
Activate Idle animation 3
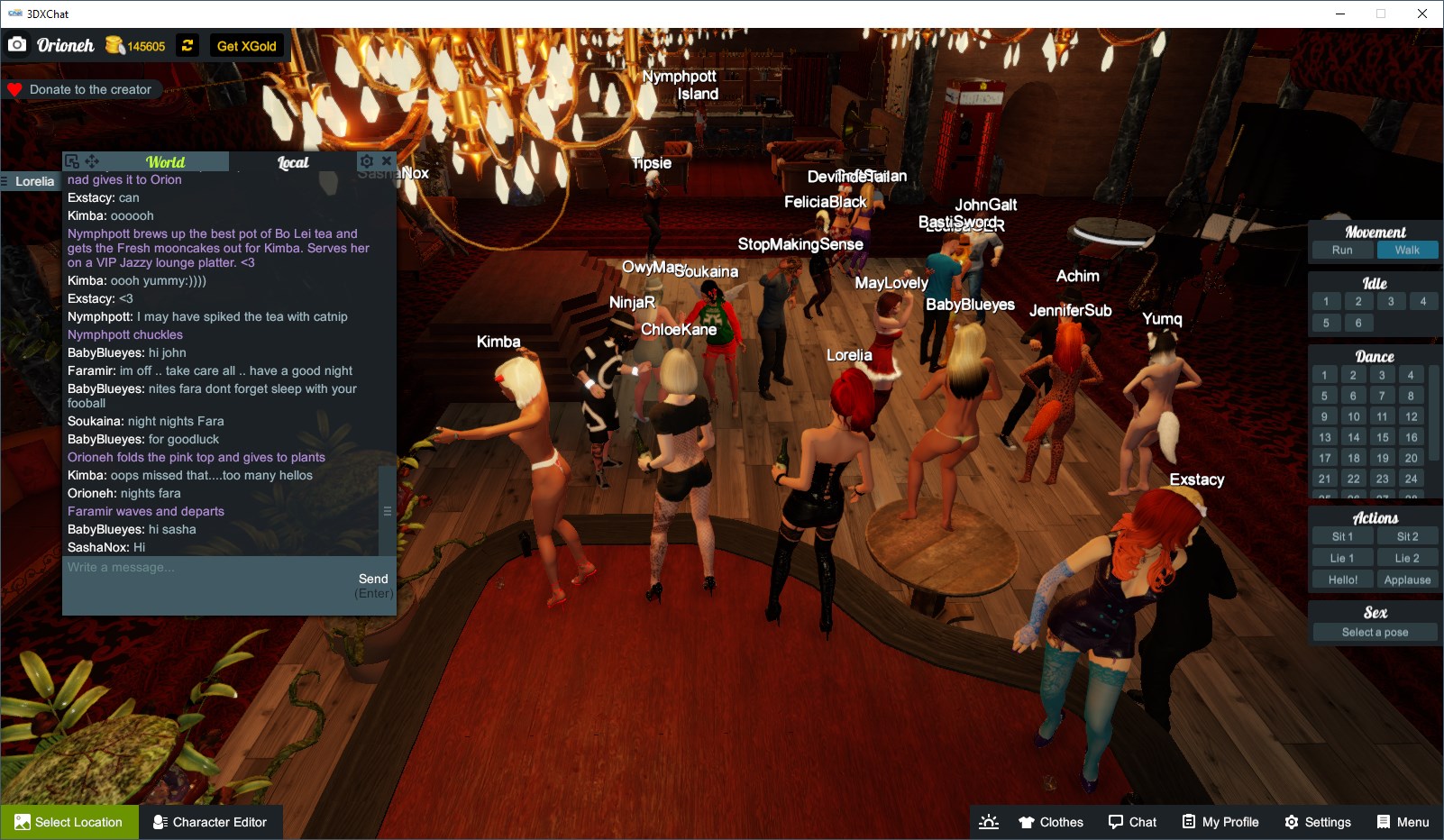1391,301
